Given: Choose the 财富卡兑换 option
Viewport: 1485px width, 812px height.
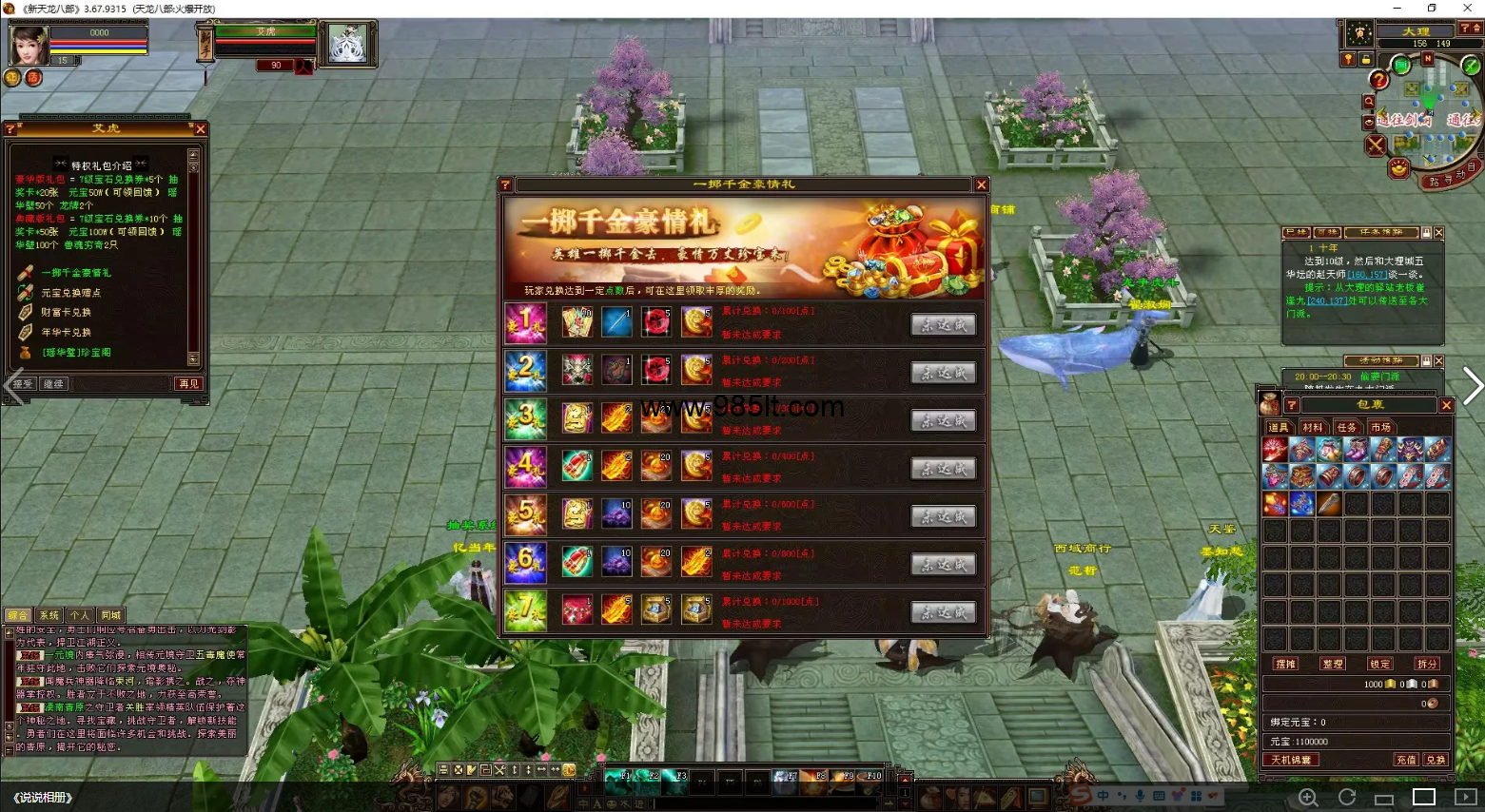Looking at the screenshot, I should pos(67,313).
